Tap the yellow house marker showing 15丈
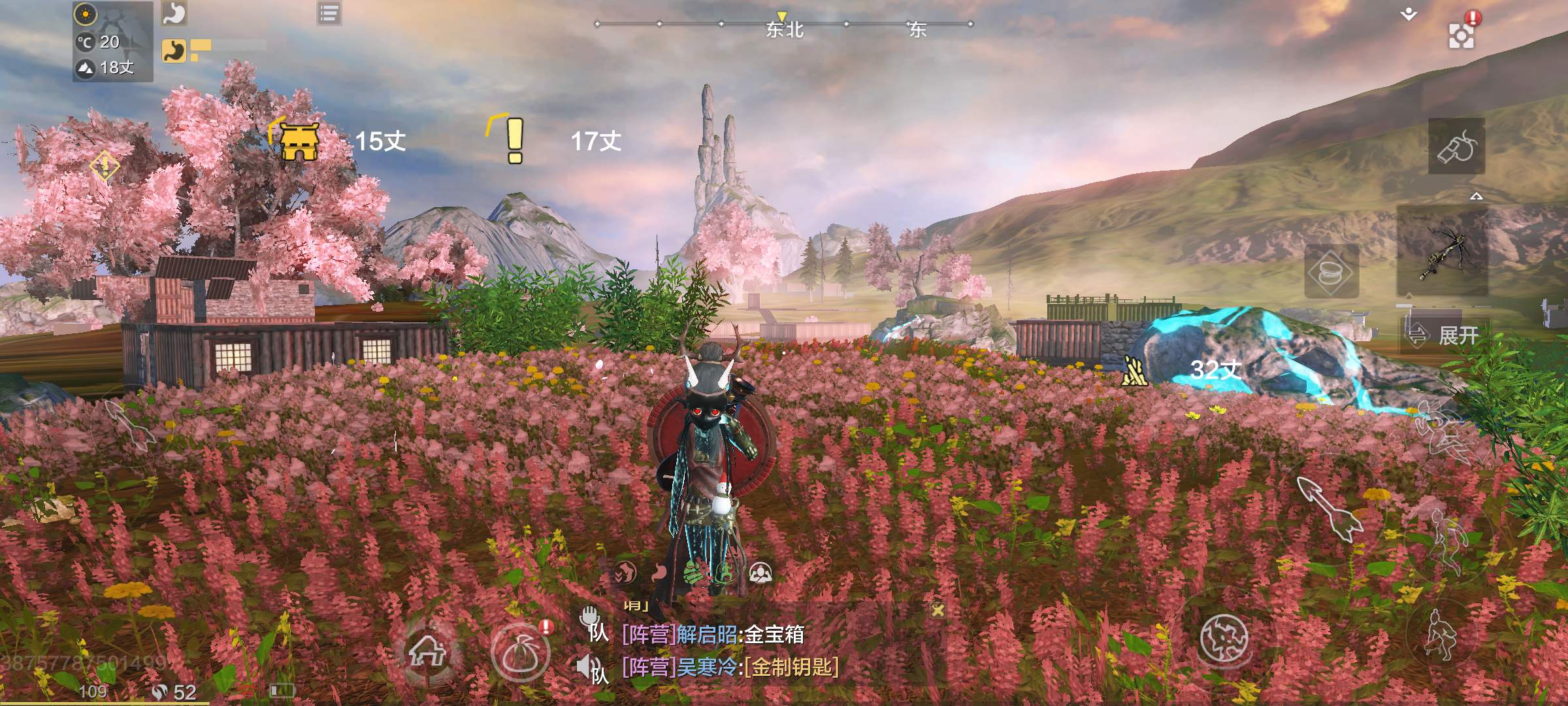The width and height of the screenshot is (1568, 706). tap(299, 141)
